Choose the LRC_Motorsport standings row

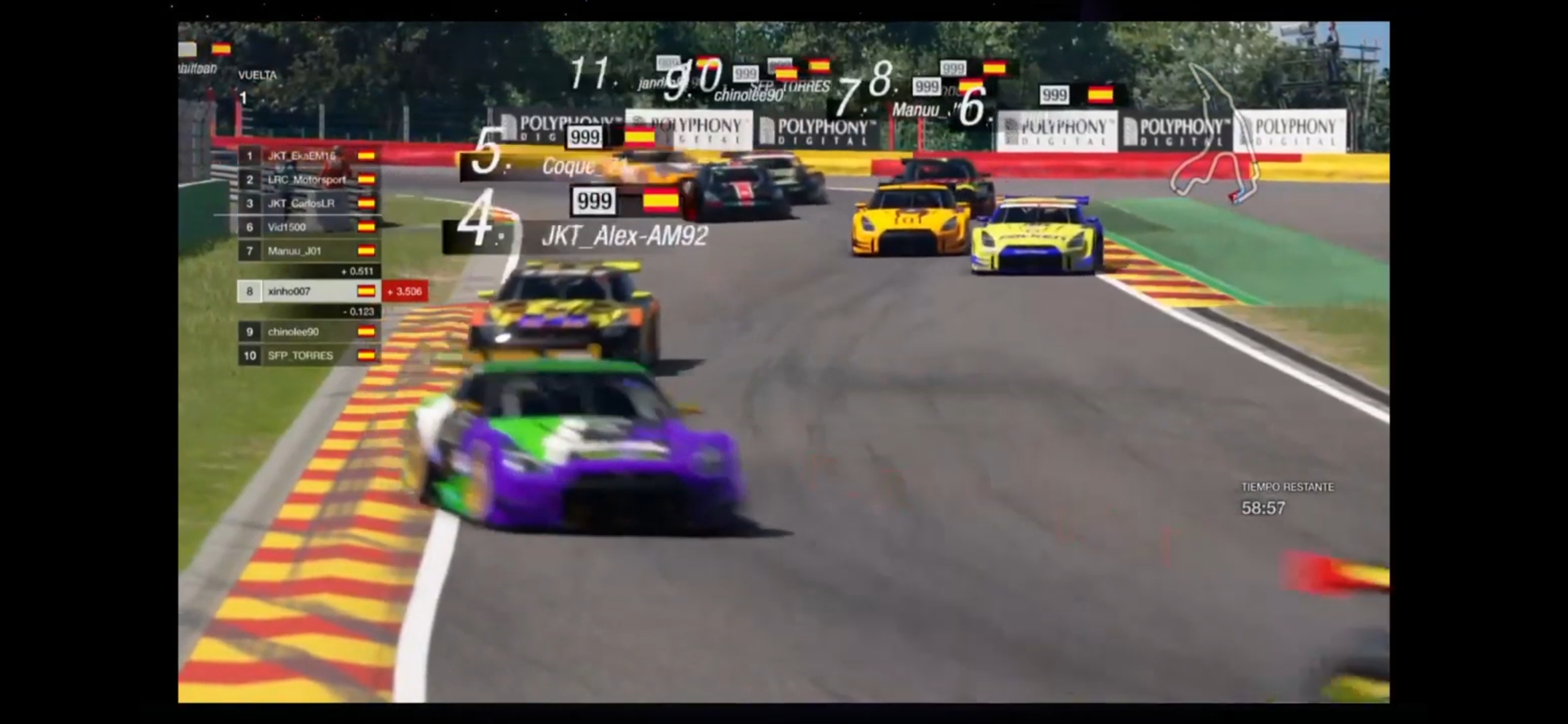coord(309,180)
